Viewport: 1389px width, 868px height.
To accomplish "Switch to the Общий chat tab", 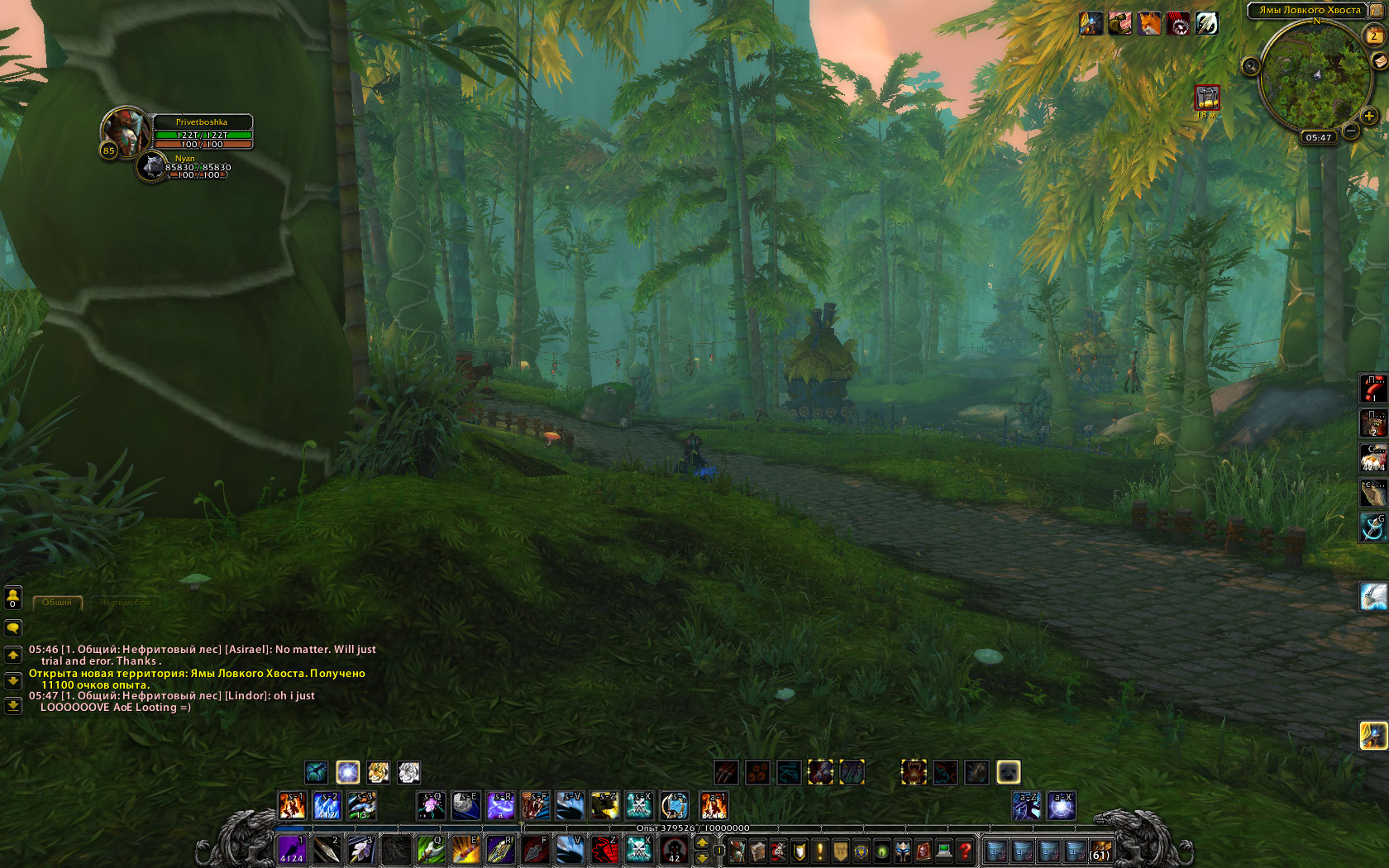I will pyautogui.click(x=57, y=603).
